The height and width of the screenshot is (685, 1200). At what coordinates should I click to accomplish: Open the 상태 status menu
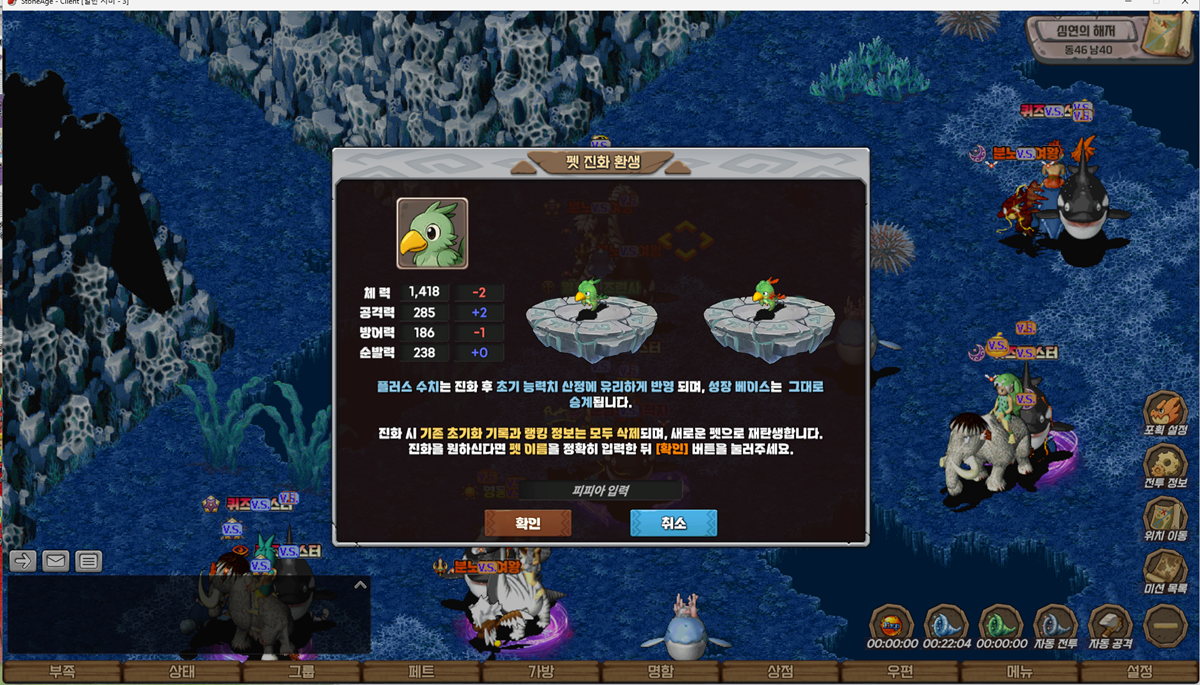click(181, 672)
